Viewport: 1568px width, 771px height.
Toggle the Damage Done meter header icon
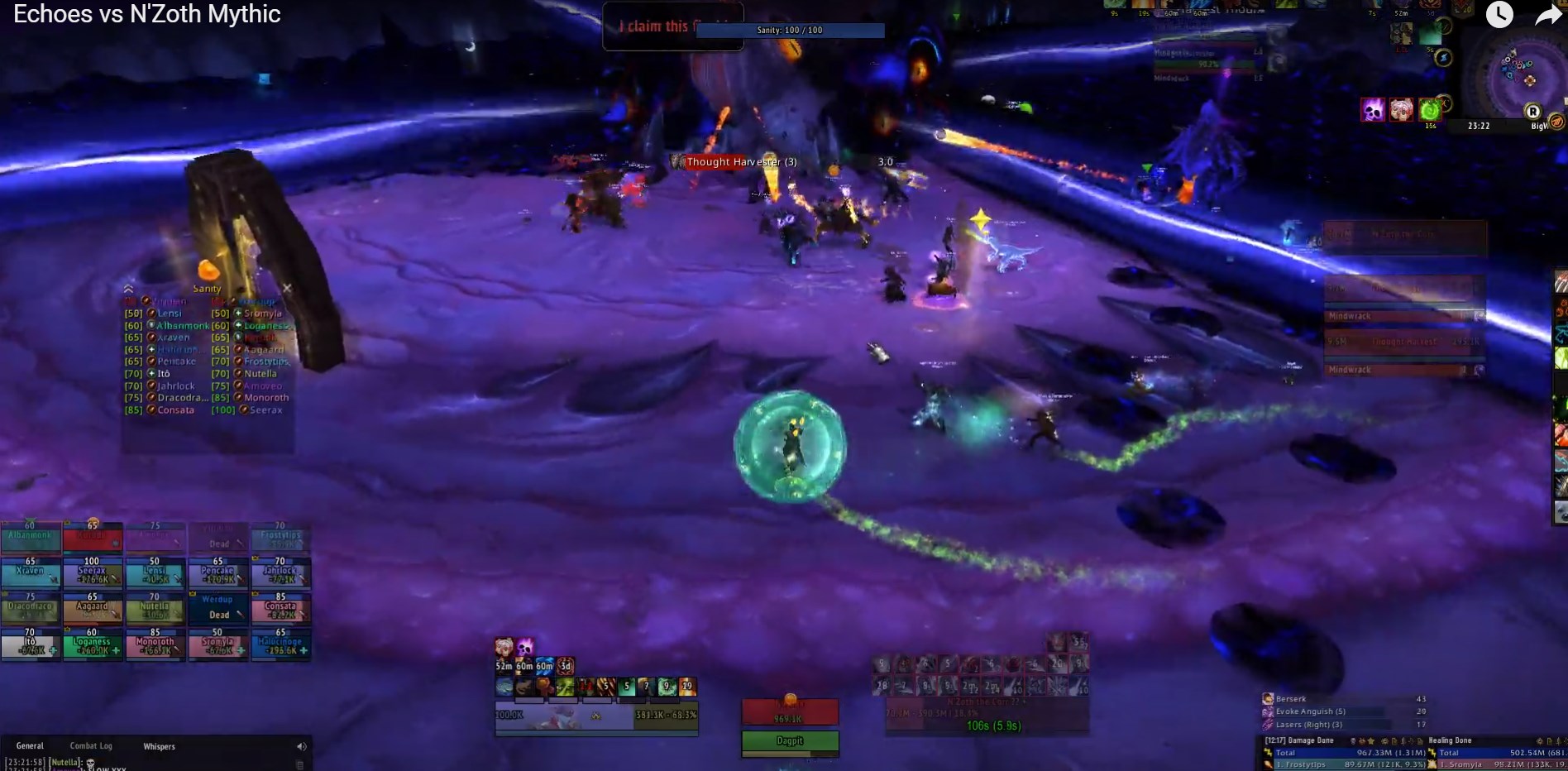click(1312, 740)
